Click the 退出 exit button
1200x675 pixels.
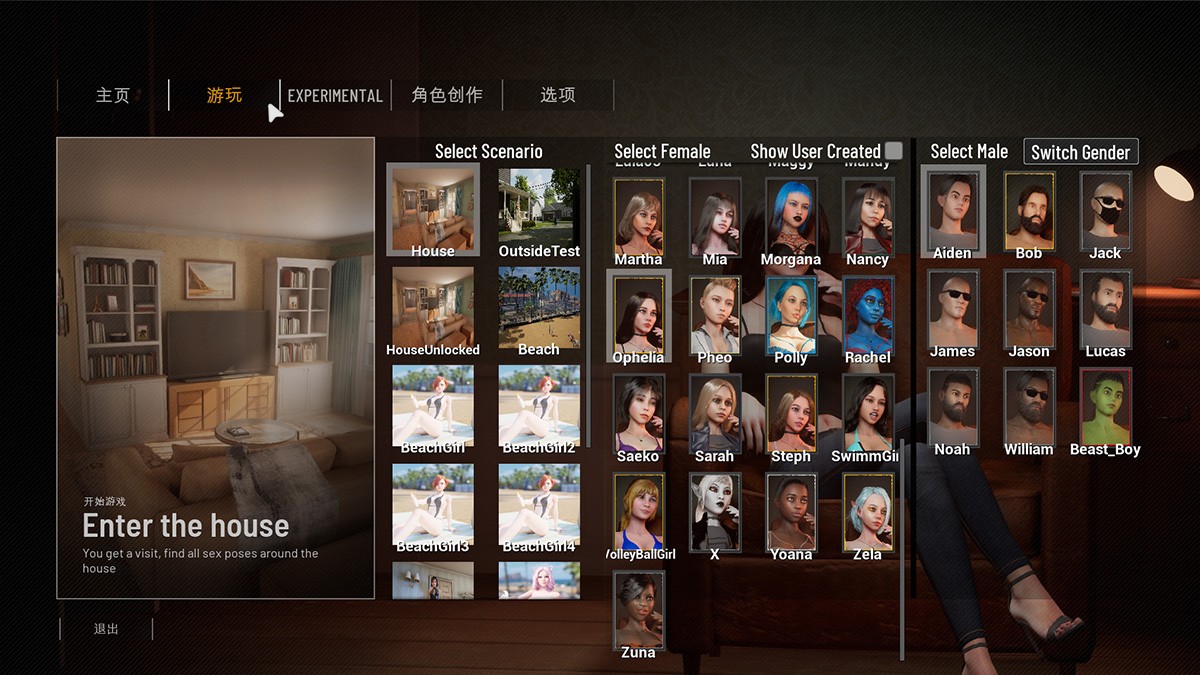[106, 629]
